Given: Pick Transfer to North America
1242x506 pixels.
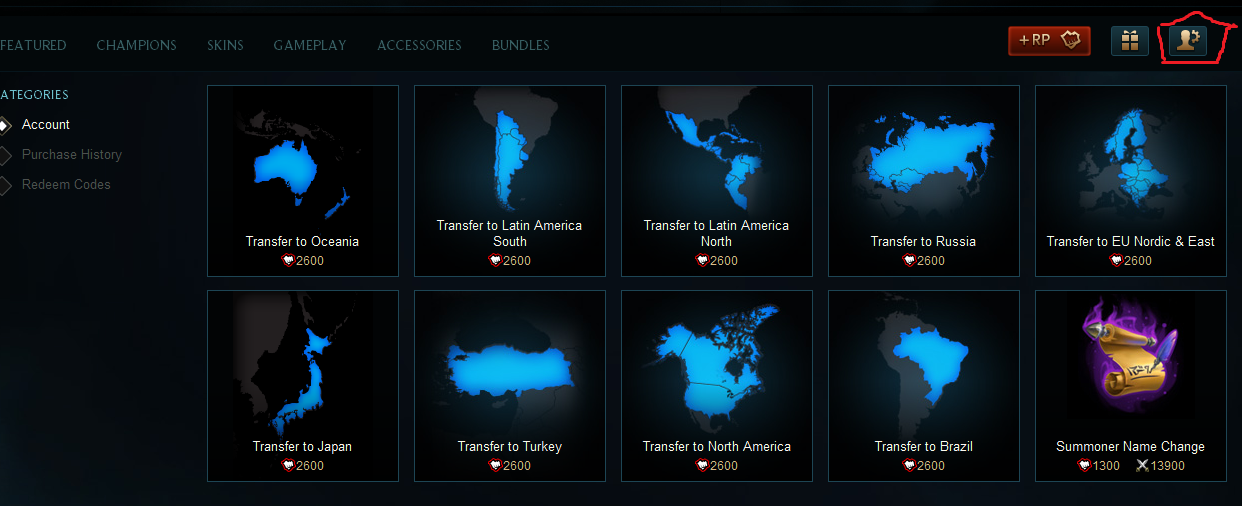Looking at the screenshot, I should [716, 385].
